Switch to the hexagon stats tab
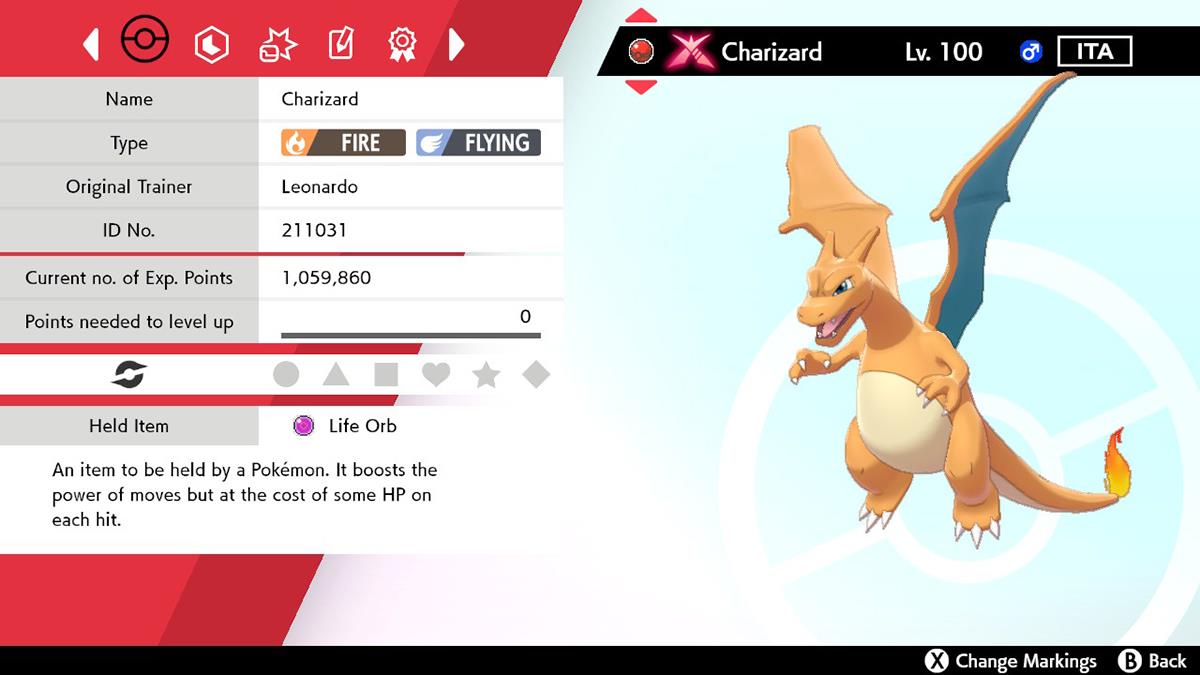This screenshot has height=675, width=1200. [212, 43]
